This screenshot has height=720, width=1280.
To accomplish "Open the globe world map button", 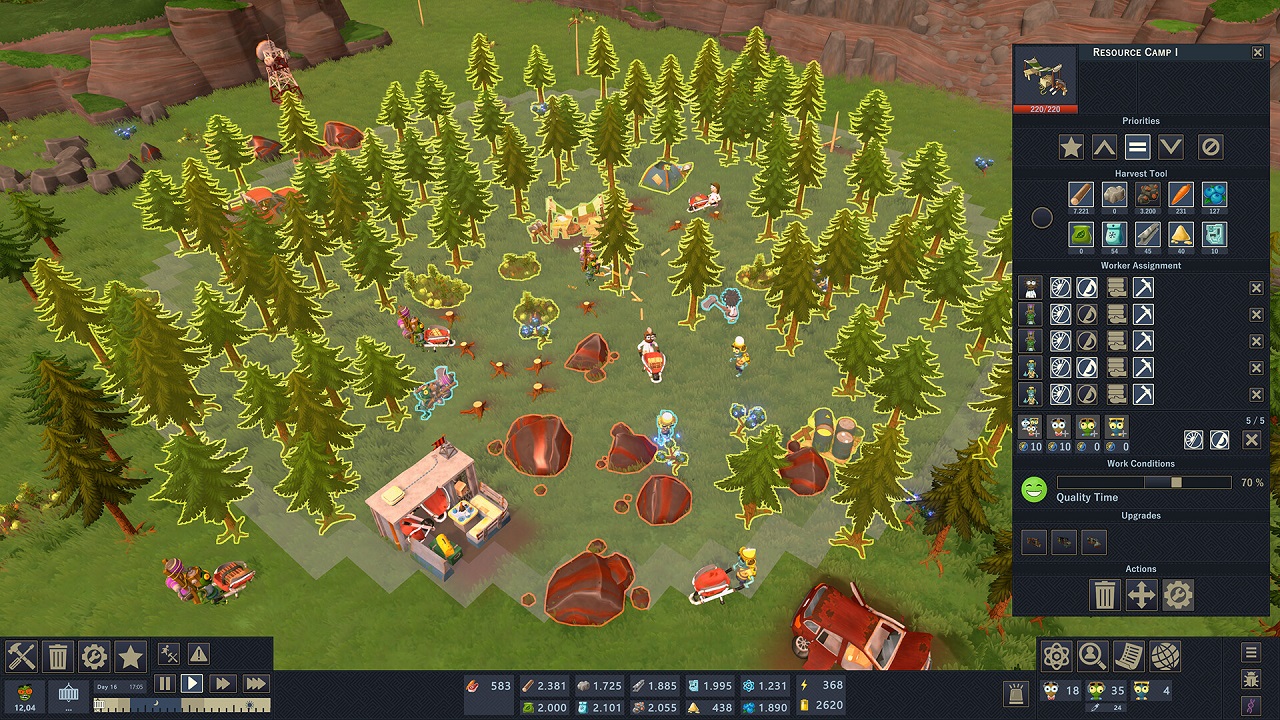I will (1165, 657).
